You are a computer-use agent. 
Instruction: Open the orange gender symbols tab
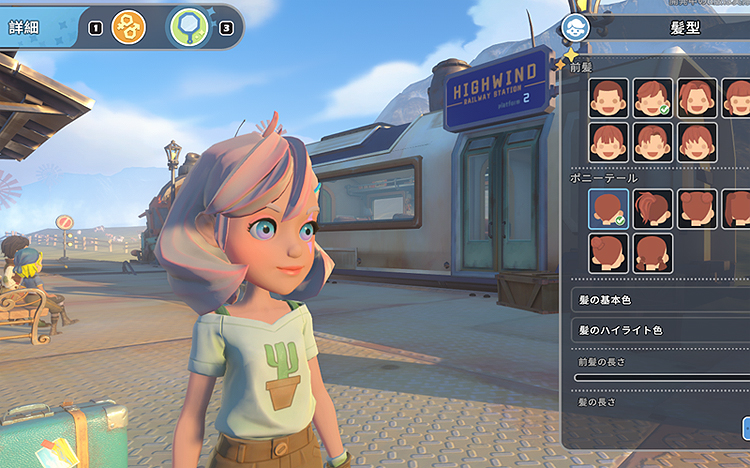coord(129,27)
